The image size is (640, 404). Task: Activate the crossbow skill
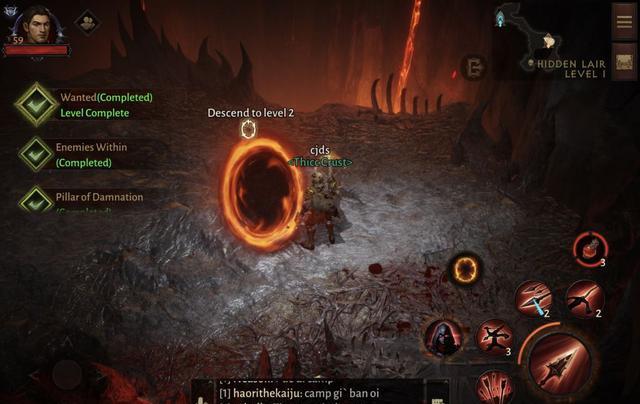pos(583,298)
